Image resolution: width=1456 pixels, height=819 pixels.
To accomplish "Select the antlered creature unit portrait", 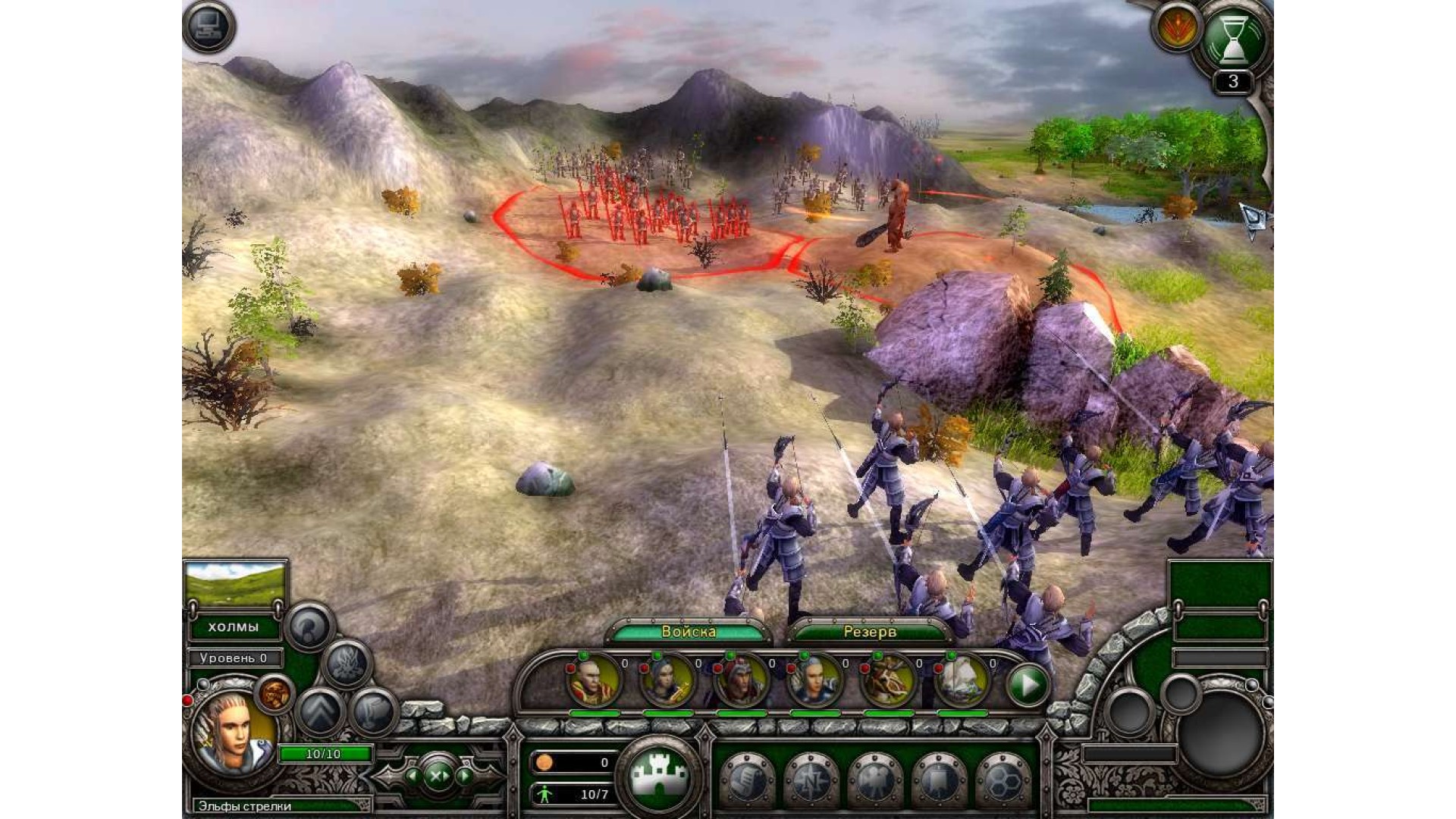I will point(888,681).
